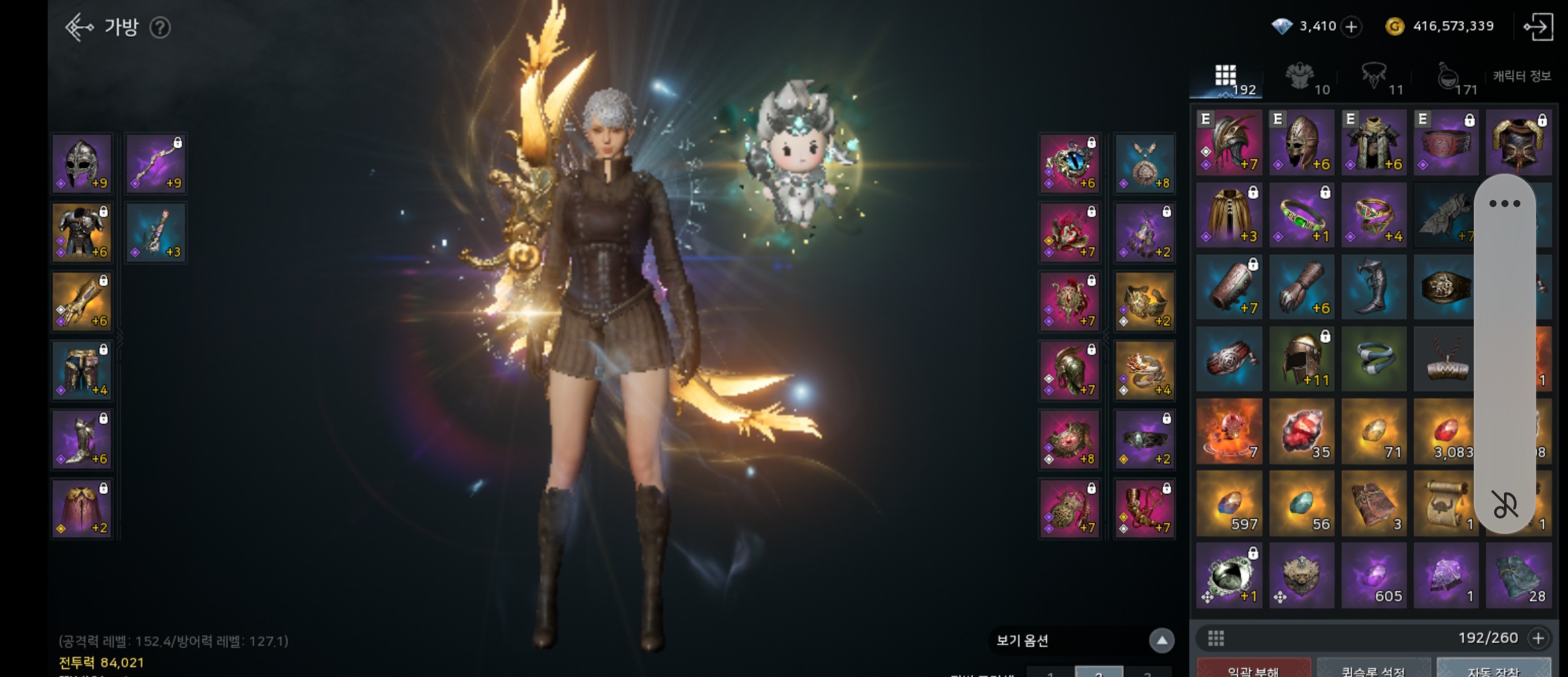Open the bag help question mark
Viewport: 1568px width, 677px height.
(160, 27)
